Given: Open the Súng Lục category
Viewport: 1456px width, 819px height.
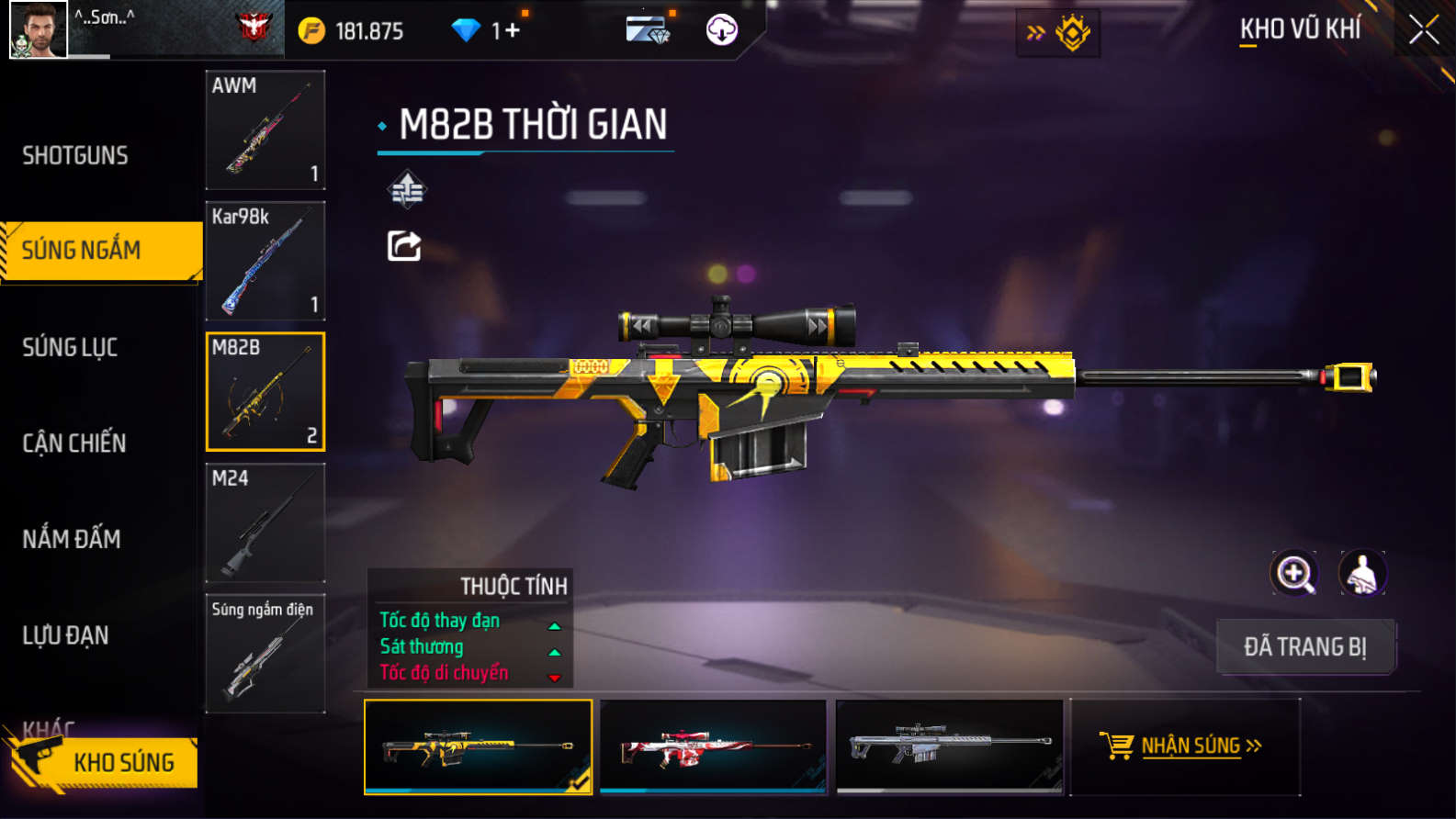Looking at the screenshot, I should click(x=71, y=347).
